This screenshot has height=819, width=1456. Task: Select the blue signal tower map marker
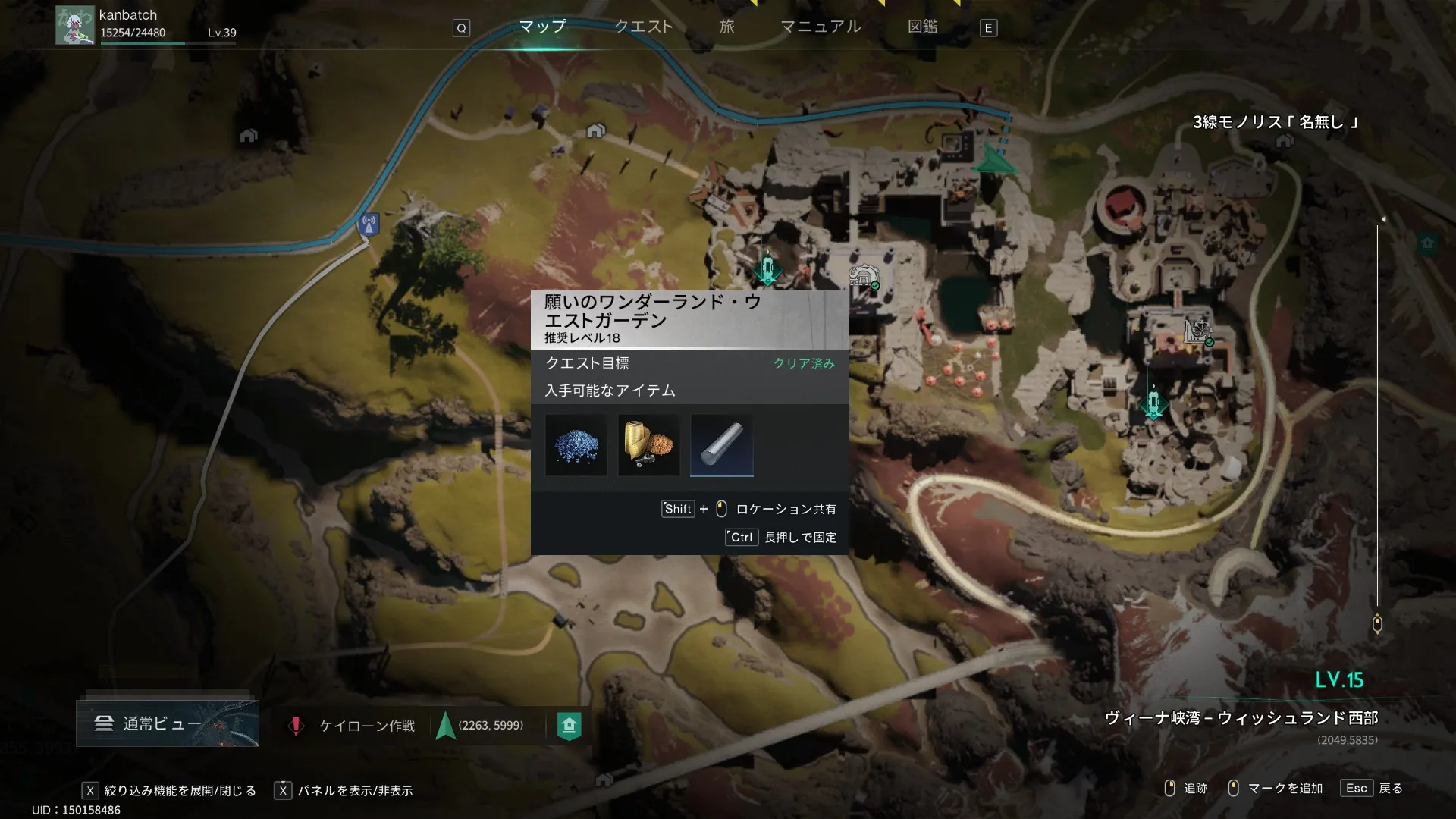(369, 224)
